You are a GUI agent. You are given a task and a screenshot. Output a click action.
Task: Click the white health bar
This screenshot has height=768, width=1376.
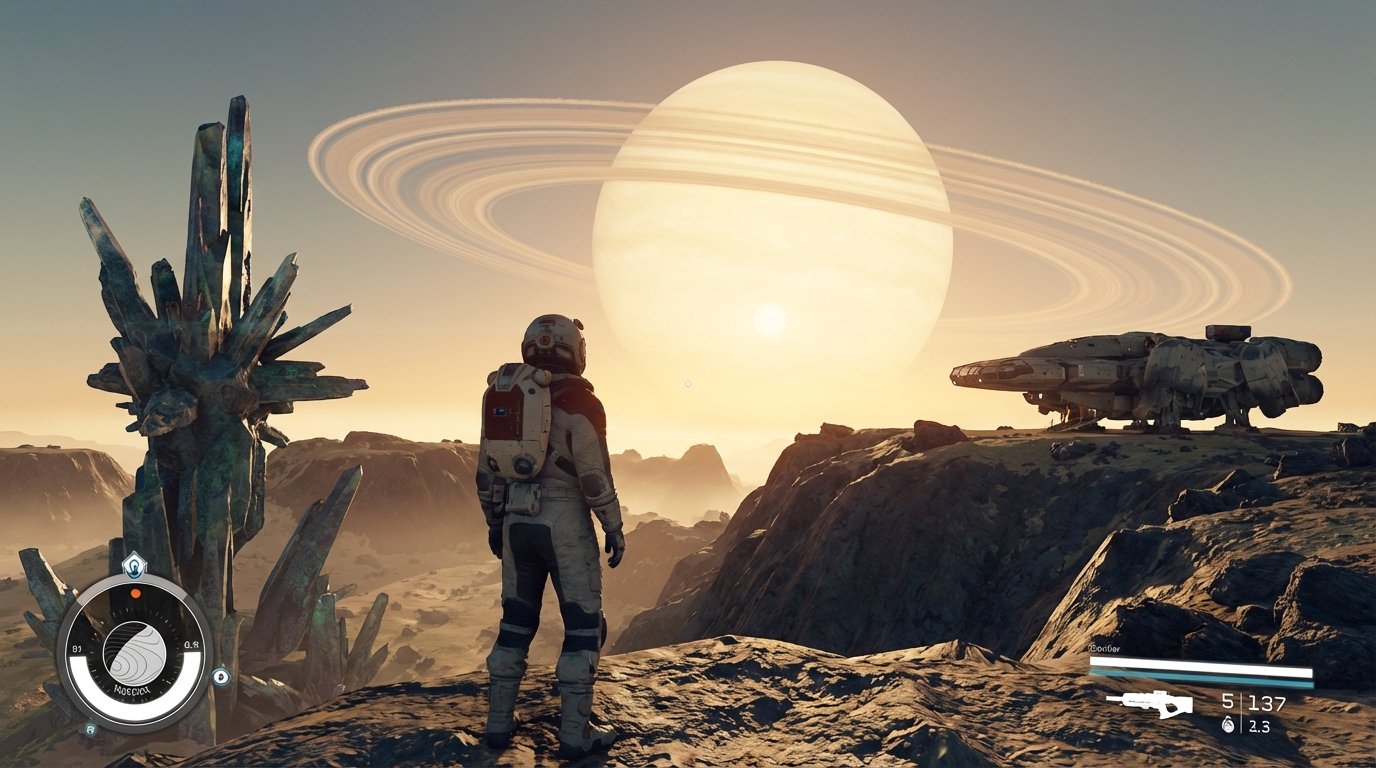pos(1201,668)
